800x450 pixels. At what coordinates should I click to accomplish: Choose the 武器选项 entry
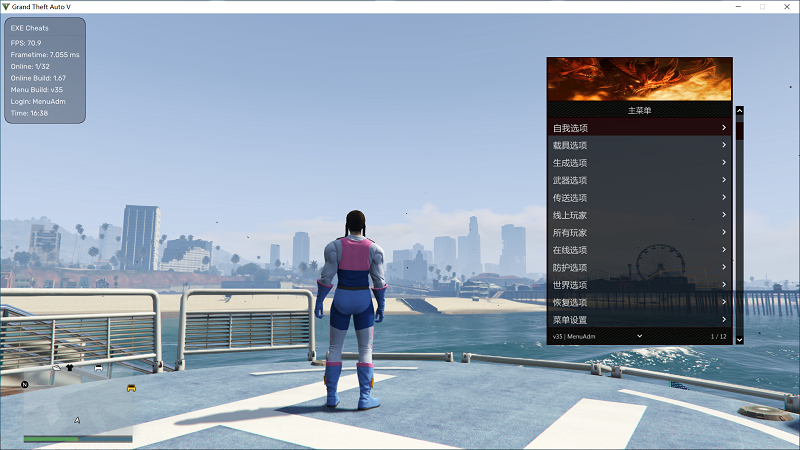[639, 181]
